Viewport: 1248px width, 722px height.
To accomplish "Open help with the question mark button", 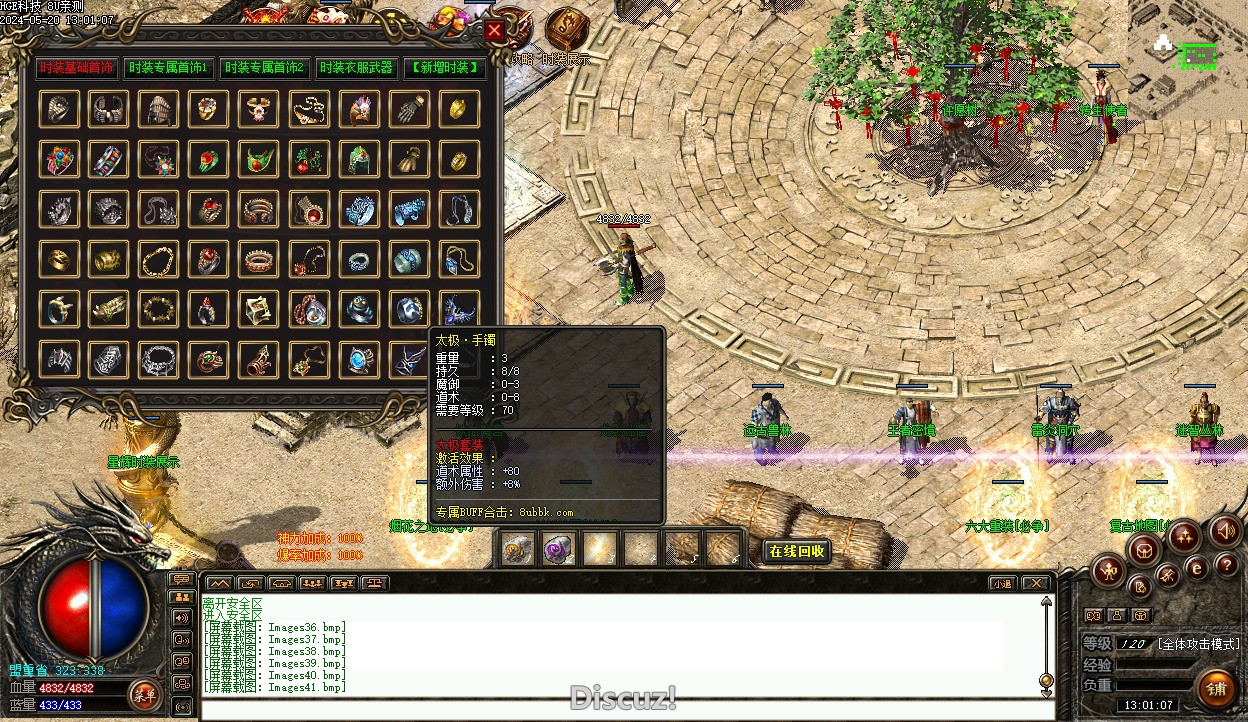I will click(1227, 565).
